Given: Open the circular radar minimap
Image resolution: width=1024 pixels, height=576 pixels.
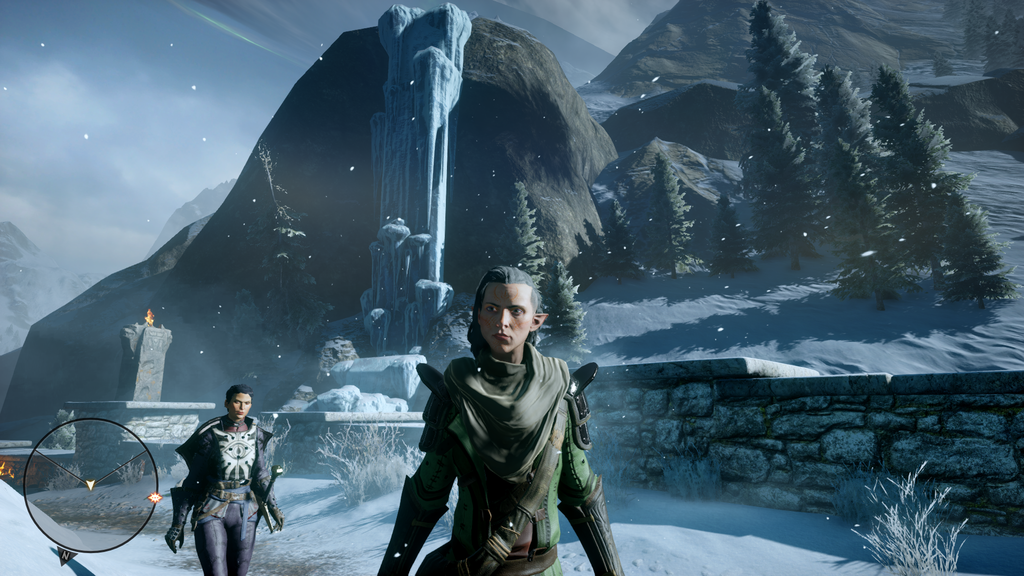Looking at the screenshot, I should (90, 485).
